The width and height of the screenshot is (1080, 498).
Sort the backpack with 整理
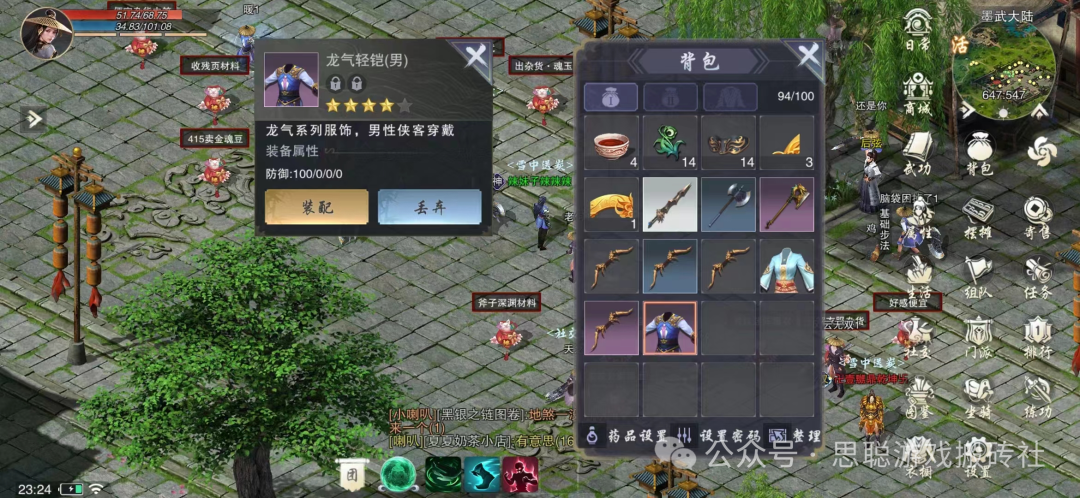coord(797,436)
